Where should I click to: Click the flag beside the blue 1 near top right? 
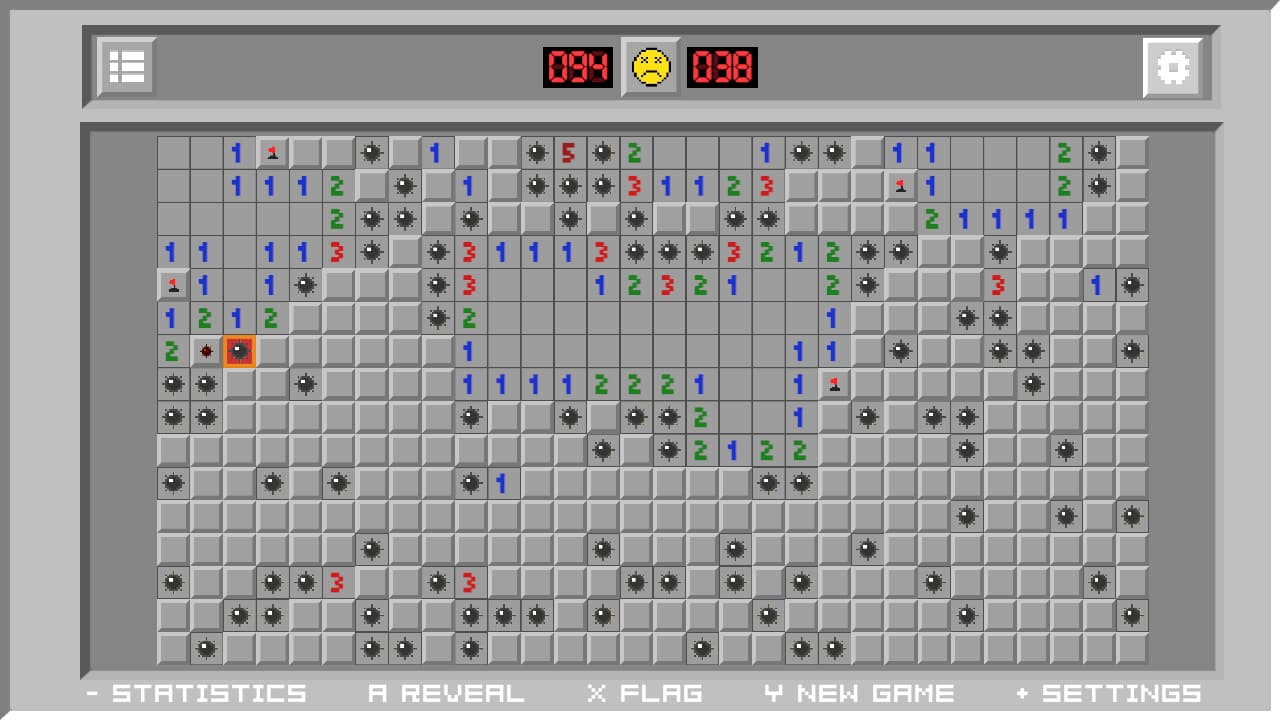click(x=898, y=186)
